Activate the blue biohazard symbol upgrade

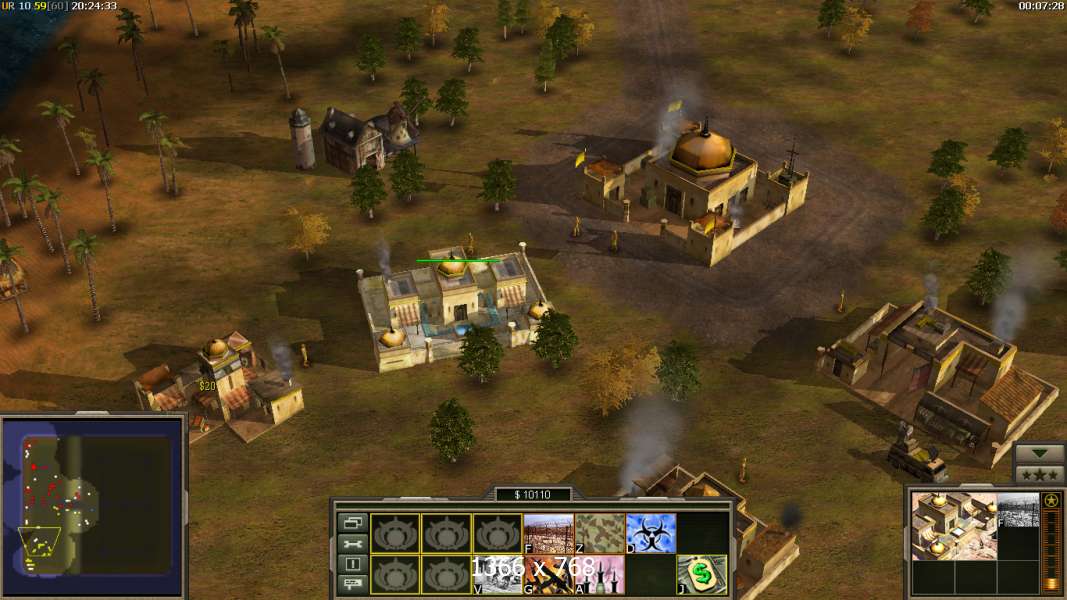click(651, 533)
